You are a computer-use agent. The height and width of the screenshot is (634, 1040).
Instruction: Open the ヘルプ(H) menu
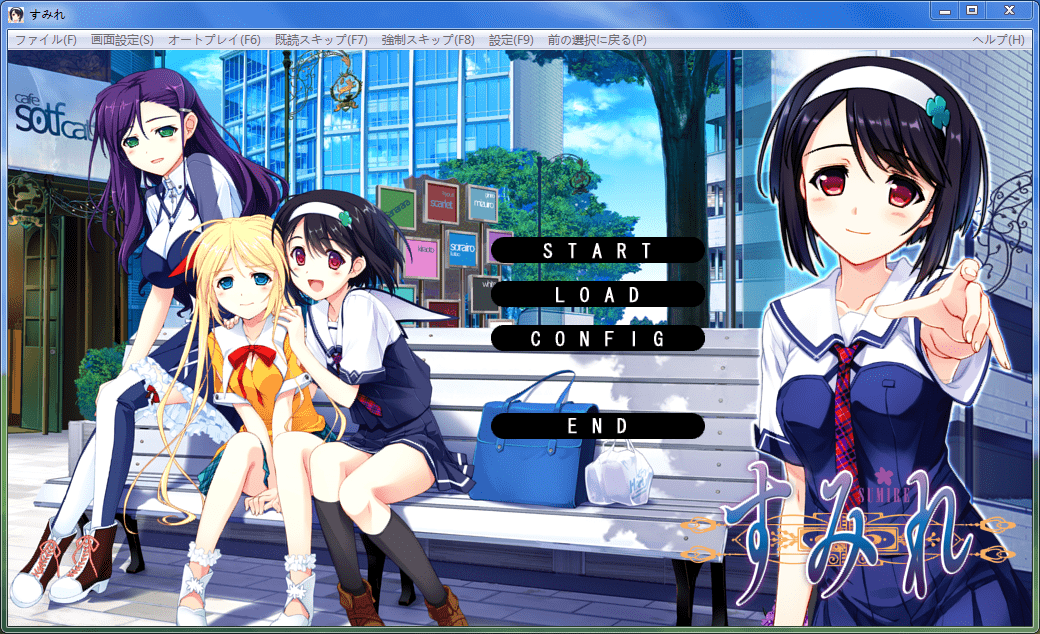[x=998, y=40]
